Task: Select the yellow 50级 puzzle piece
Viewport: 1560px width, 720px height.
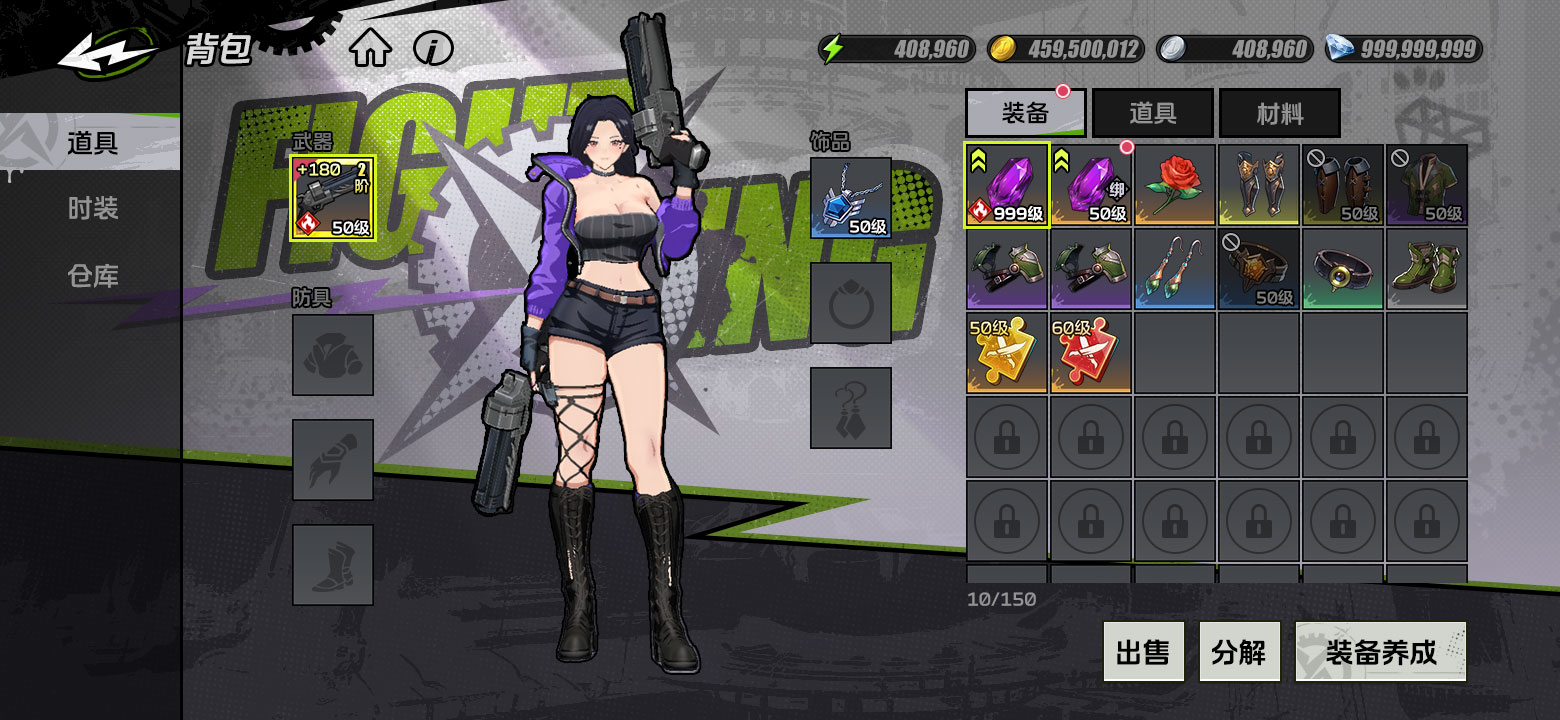Action: 1007,353
